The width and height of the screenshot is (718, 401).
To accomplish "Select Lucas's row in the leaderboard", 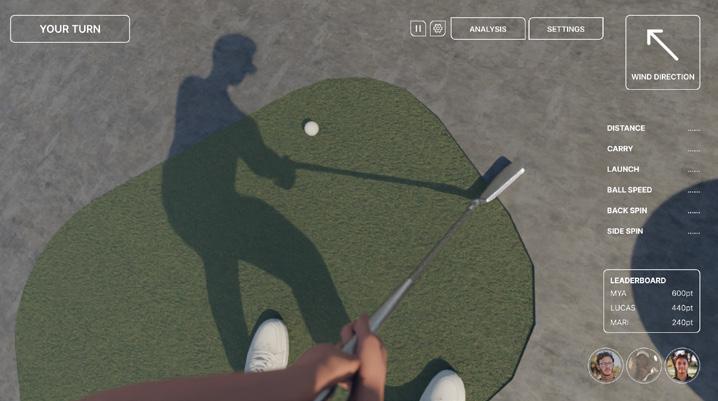I will click(x=651, y=308).
